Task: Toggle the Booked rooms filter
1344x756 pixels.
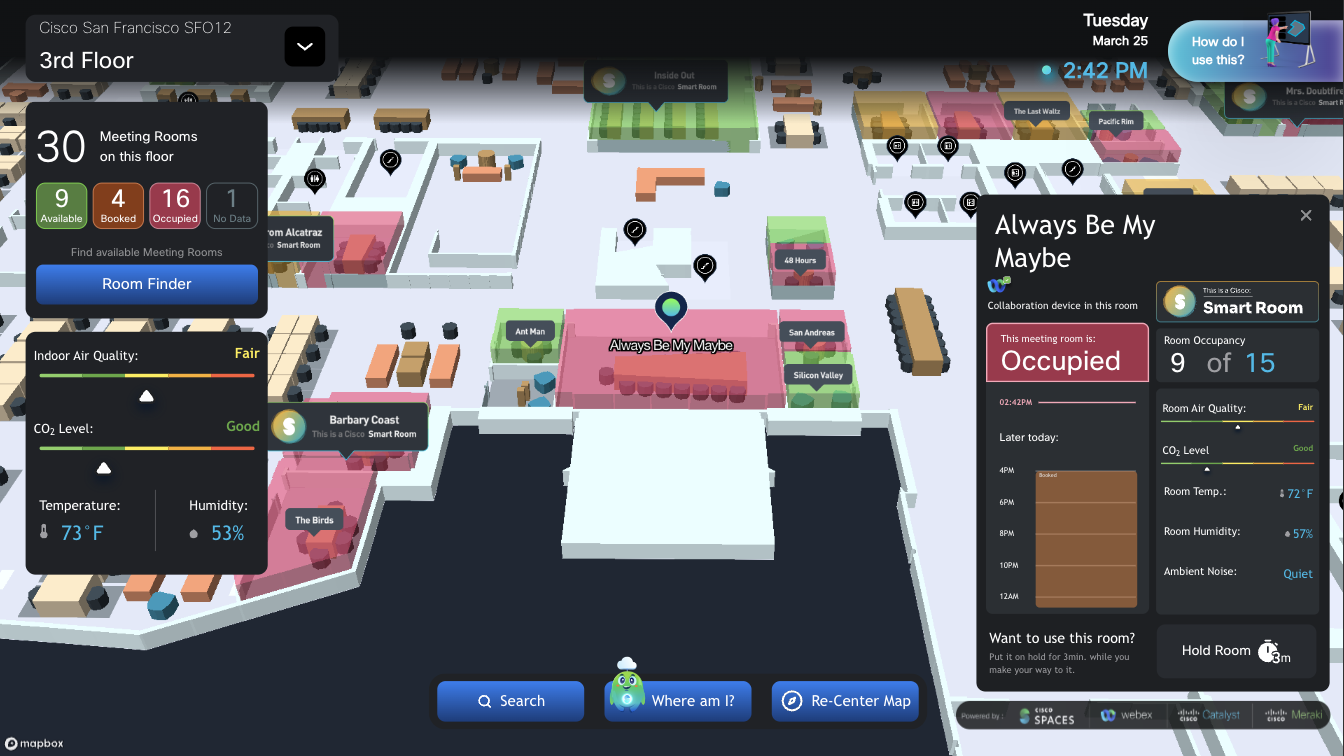Action: pos(118,205)
